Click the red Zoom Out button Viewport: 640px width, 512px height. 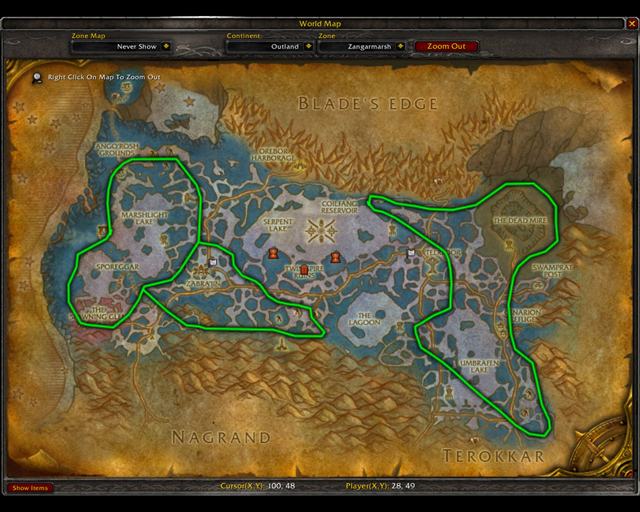click(x=446, y=46)
